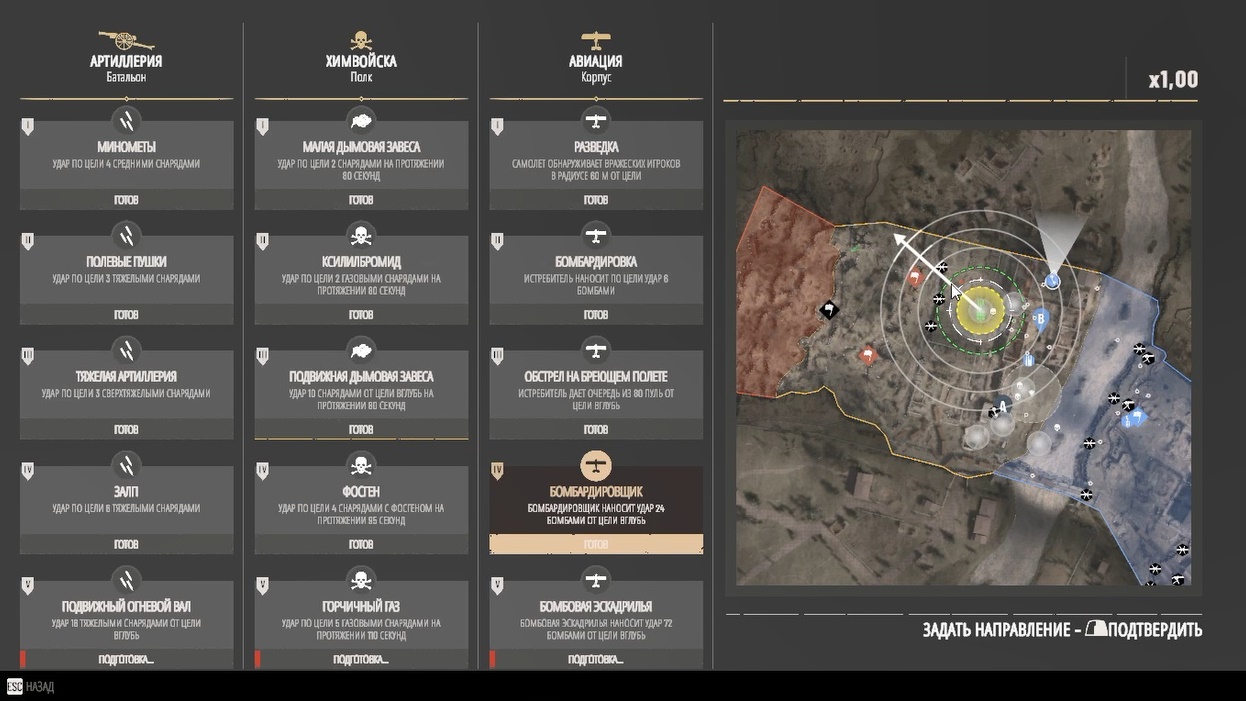Choose Малая дымовая завеса smoke screen

[361, 157]
